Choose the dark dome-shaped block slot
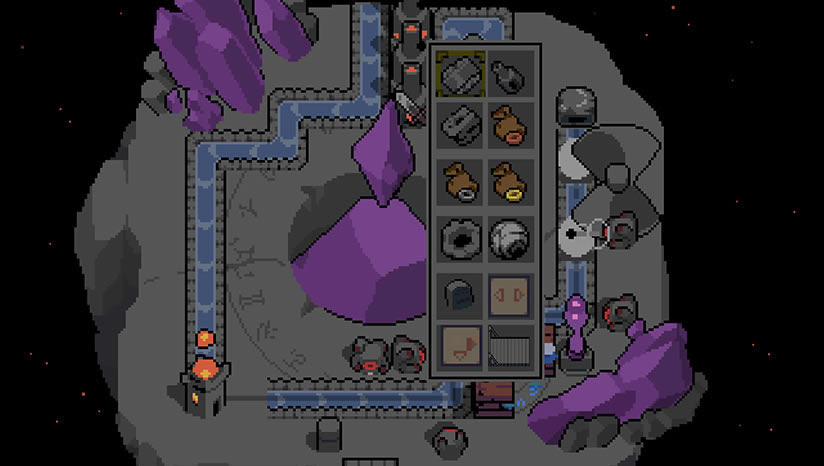Viewport: 824px width, 466px height. coord(462,294)
